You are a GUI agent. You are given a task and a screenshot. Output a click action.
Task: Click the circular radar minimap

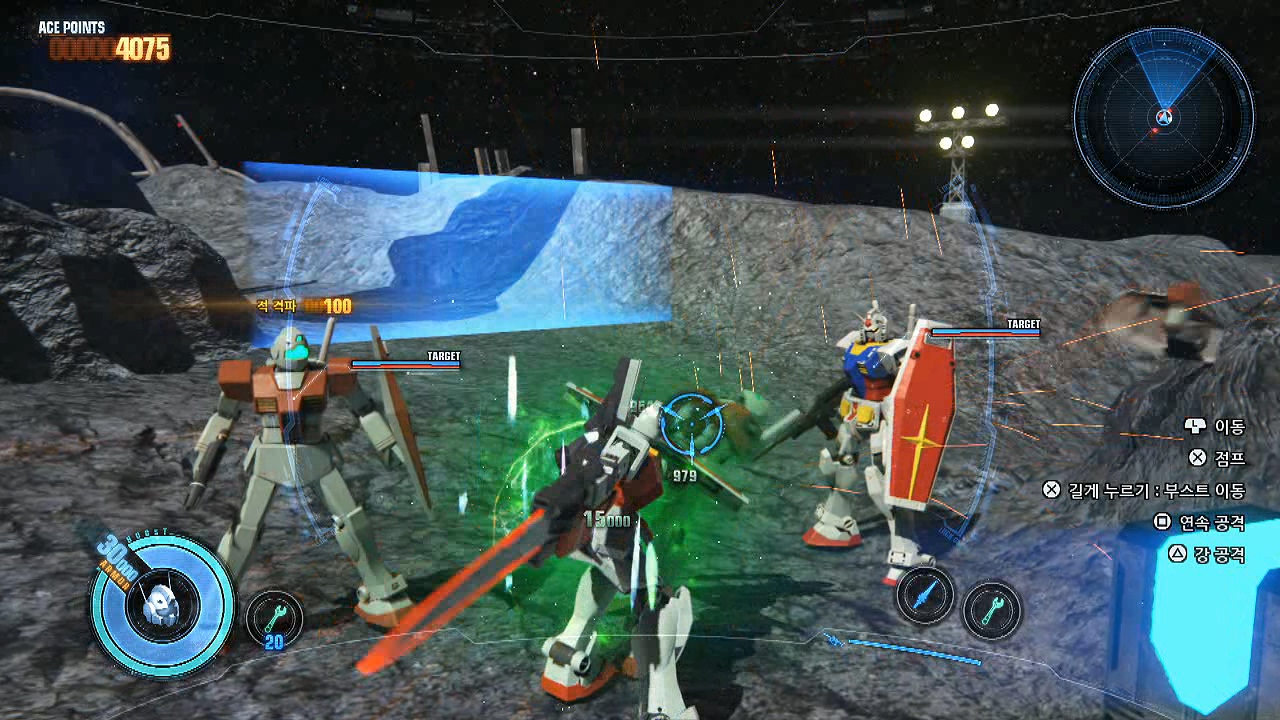tap(1163, 118)
